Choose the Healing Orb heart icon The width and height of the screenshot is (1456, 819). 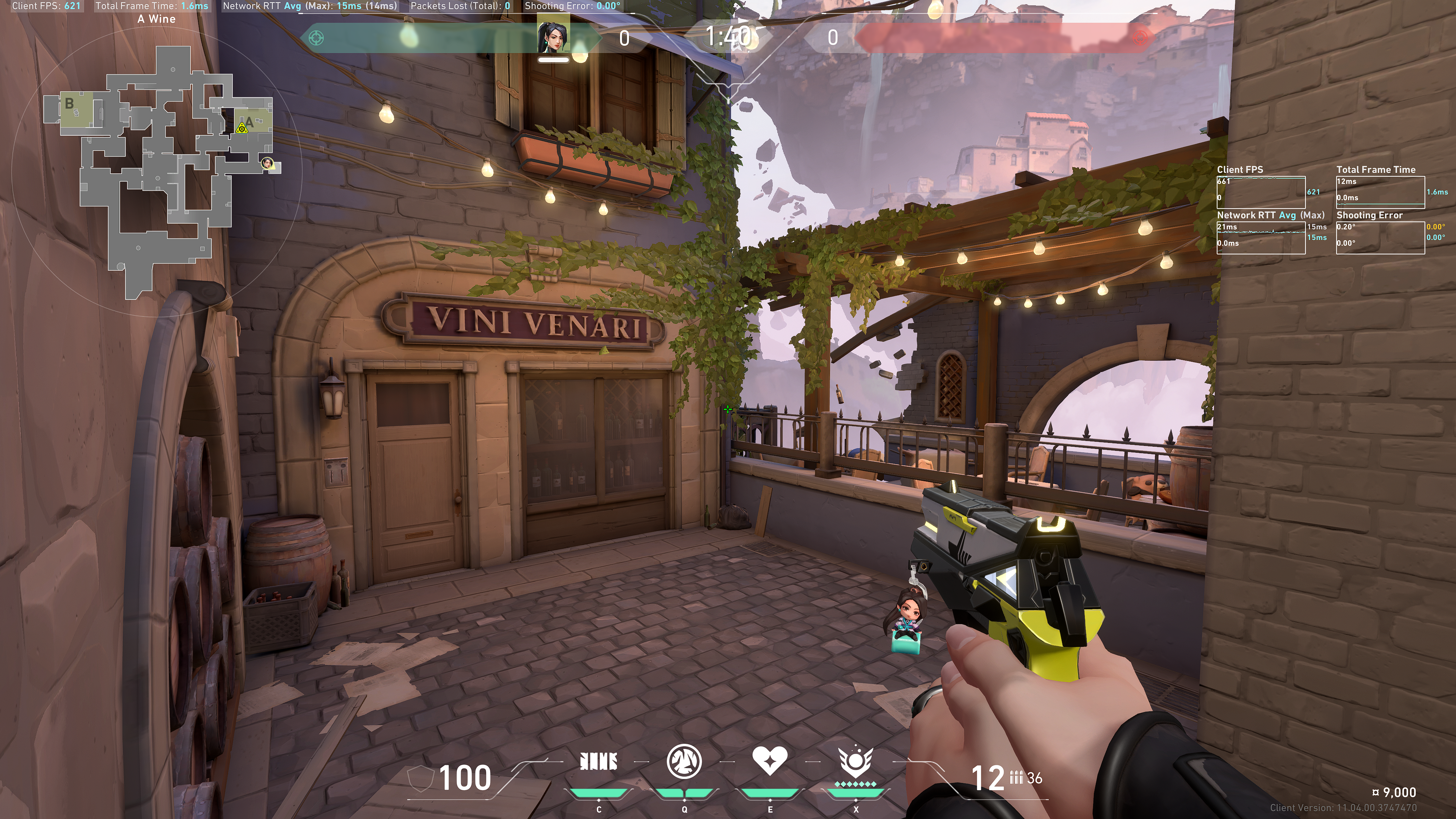770,761
